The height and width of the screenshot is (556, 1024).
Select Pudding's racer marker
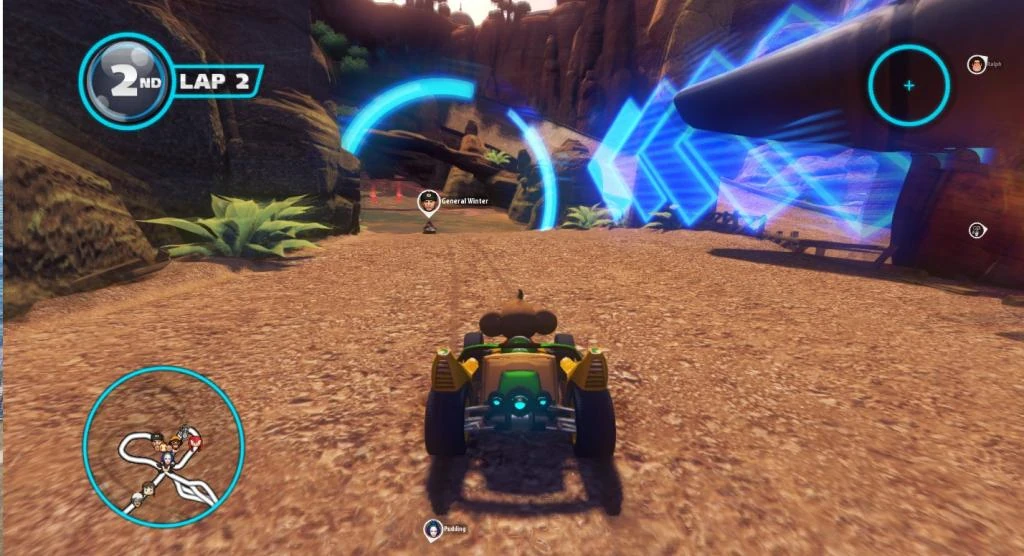coord(433,529)
